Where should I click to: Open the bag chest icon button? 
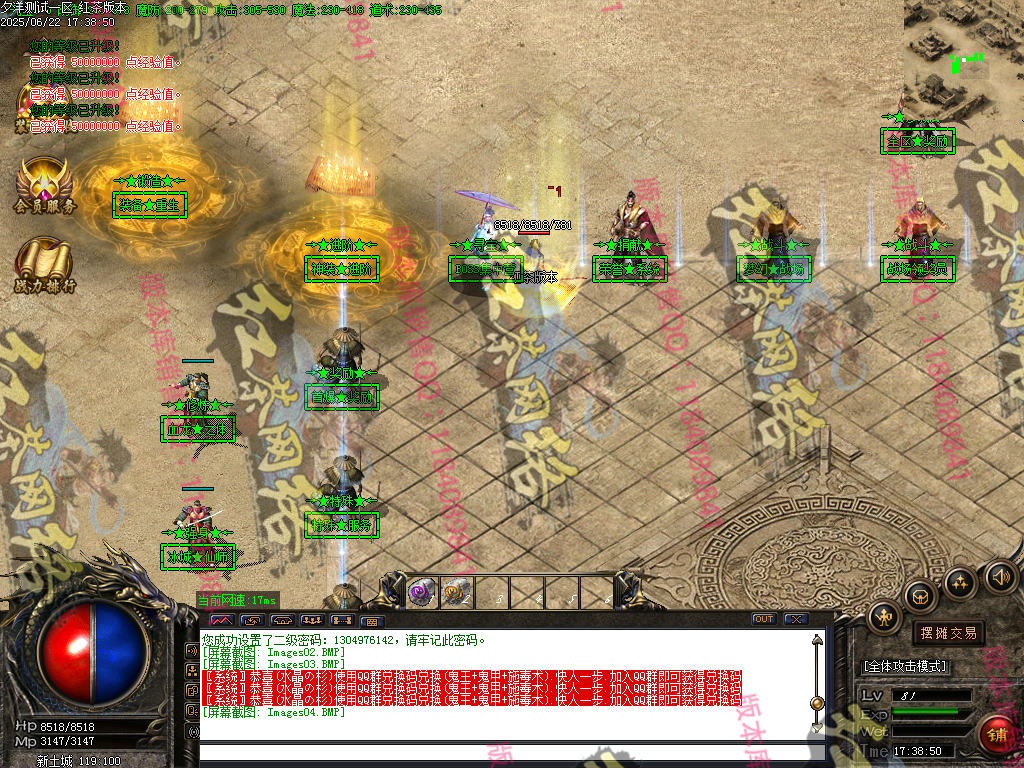(x=920, y=597)
